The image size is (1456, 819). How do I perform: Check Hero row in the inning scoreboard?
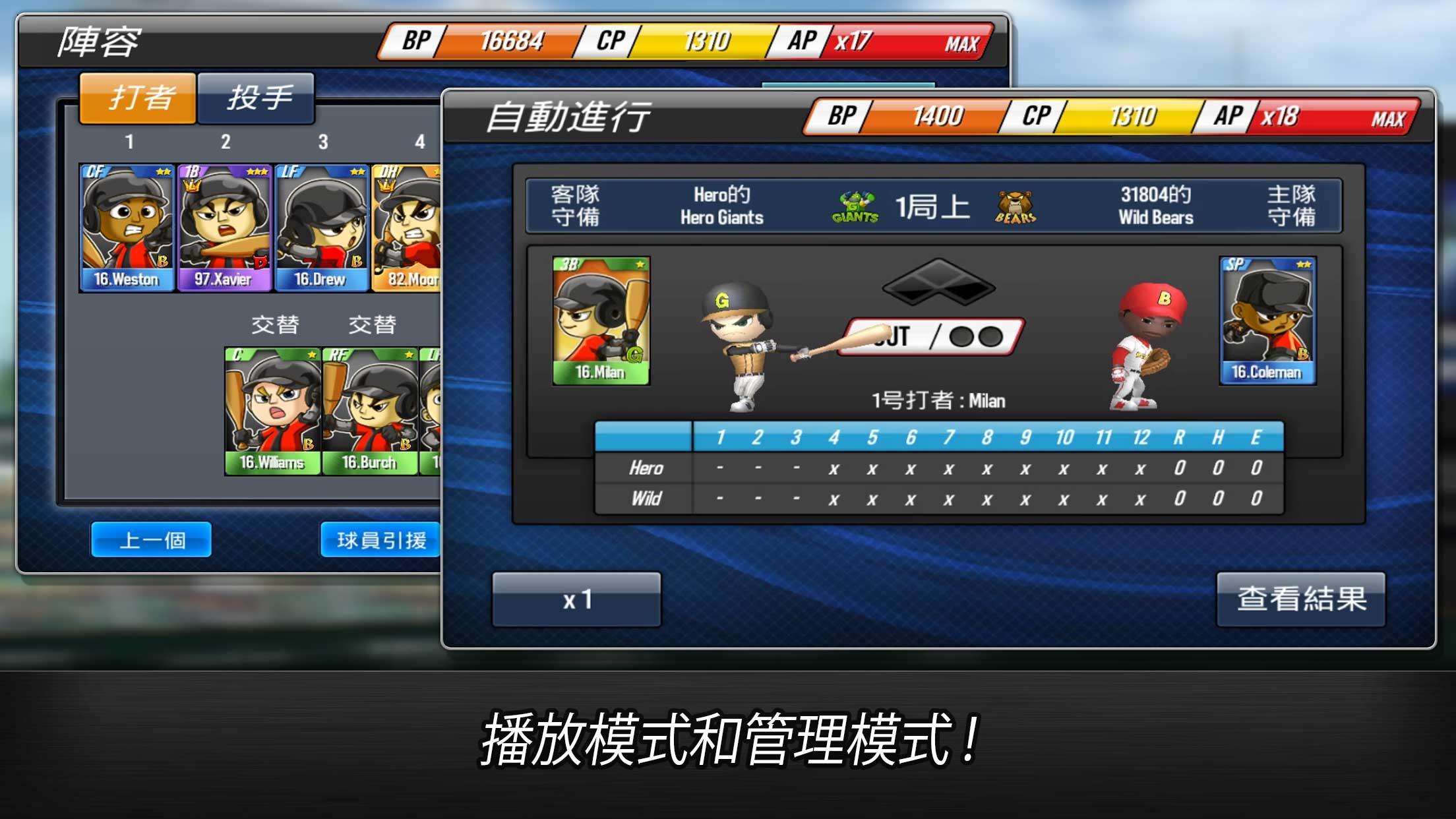tap(645, 468)
